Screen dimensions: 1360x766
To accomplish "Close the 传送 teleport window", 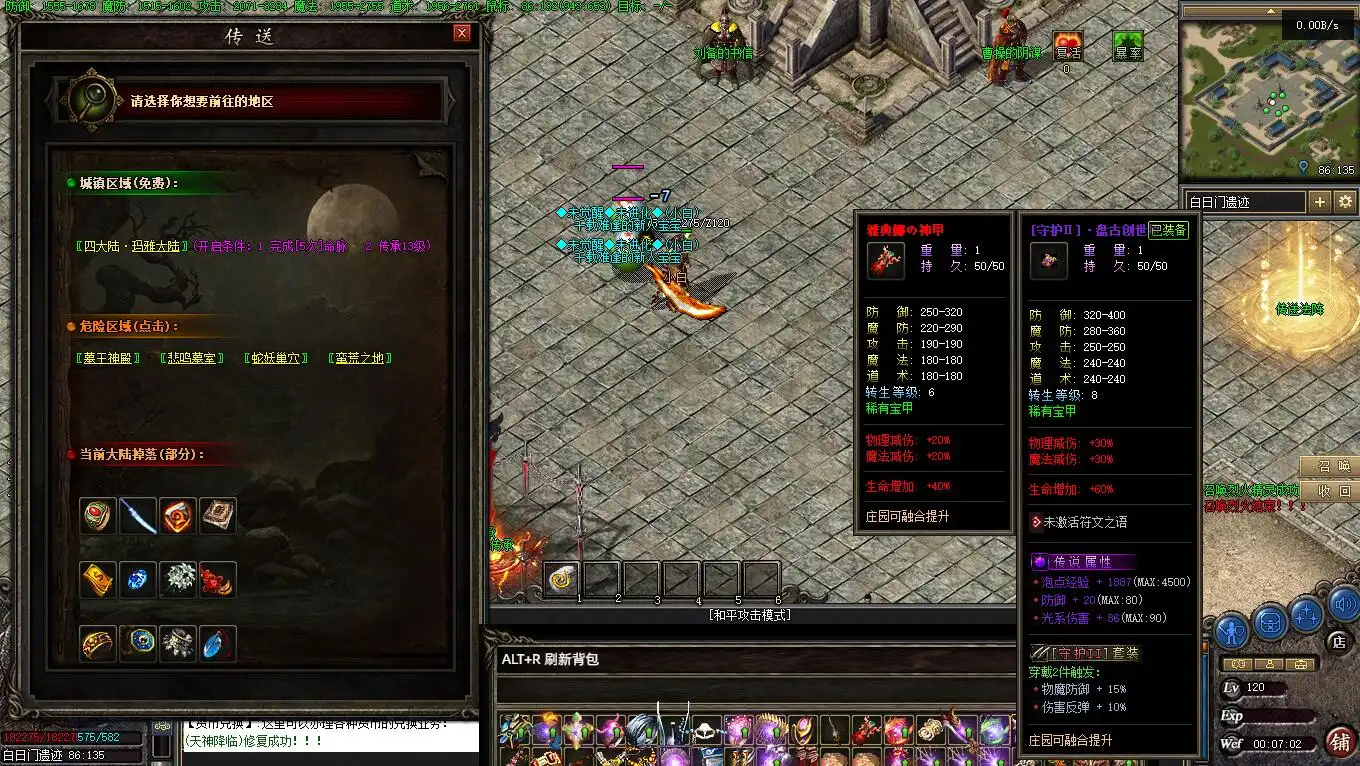I will pyautogui.click(x=461, y=33).
